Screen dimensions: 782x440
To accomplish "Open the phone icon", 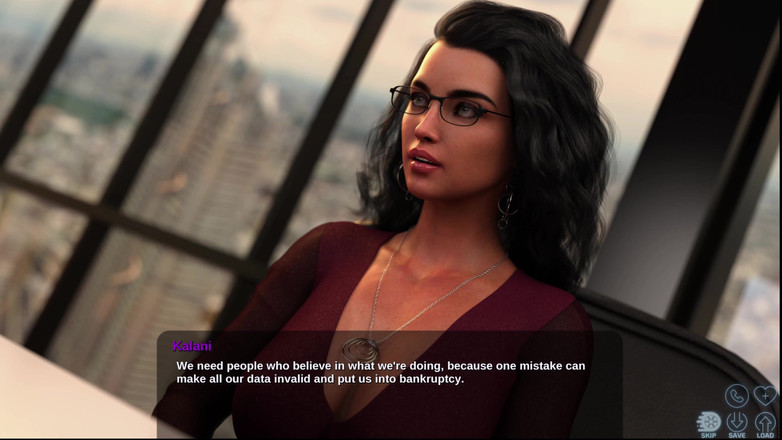I will 736,395.
